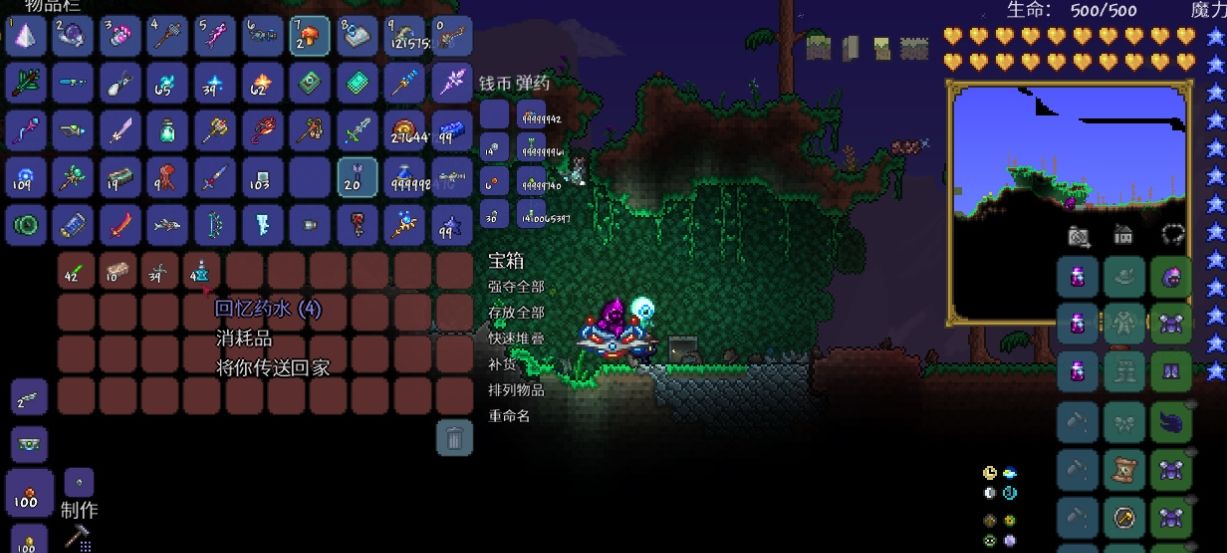Select the Recall Potion in the chest
1227x553 pixels.
point(201,270)
